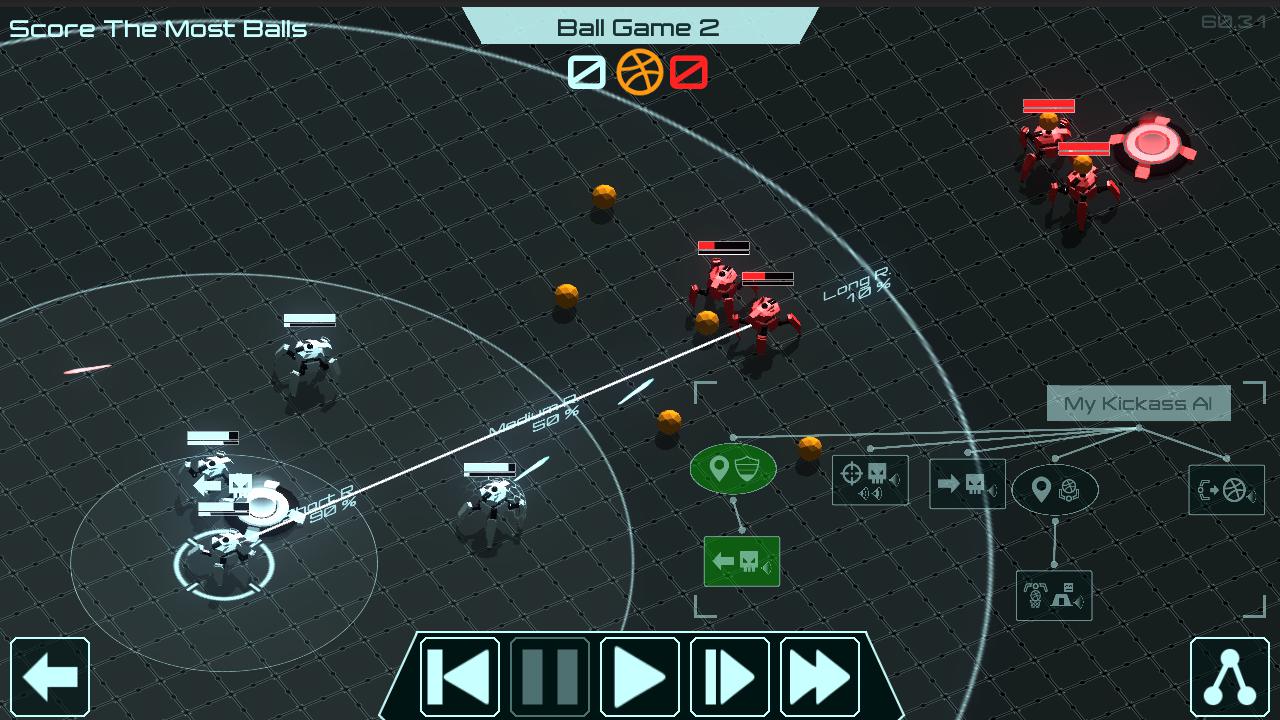The image size is (1280, 720).
Task: Fast forward the battle
Action: tap(819, 677)
